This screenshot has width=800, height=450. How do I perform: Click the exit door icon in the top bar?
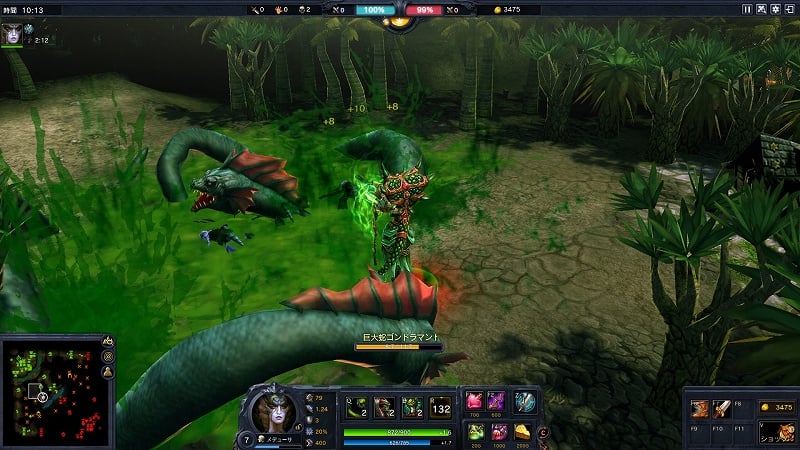(788, 9)
